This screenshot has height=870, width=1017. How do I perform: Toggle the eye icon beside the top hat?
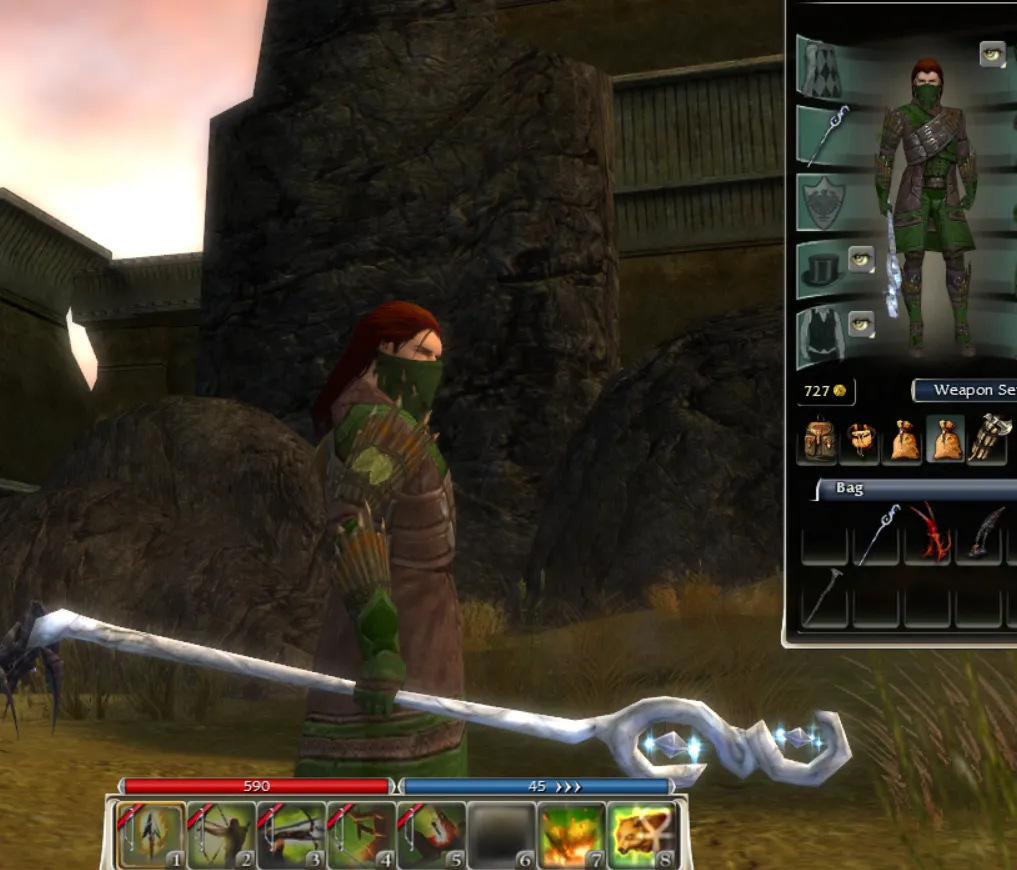click(x=861, y=260)
